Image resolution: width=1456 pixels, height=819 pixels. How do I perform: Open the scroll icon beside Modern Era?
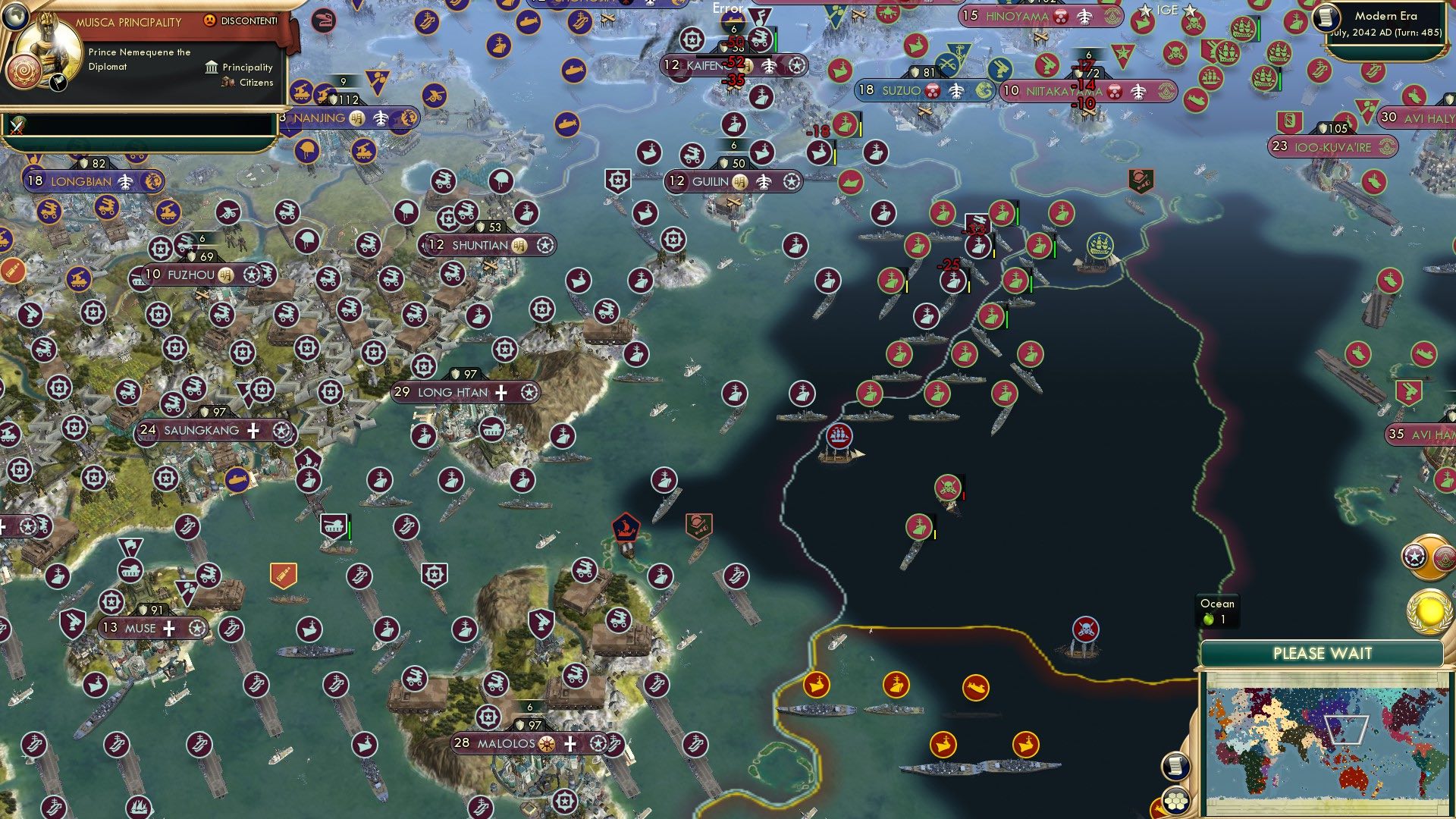pyautogui.click(x=1326, y=17)
